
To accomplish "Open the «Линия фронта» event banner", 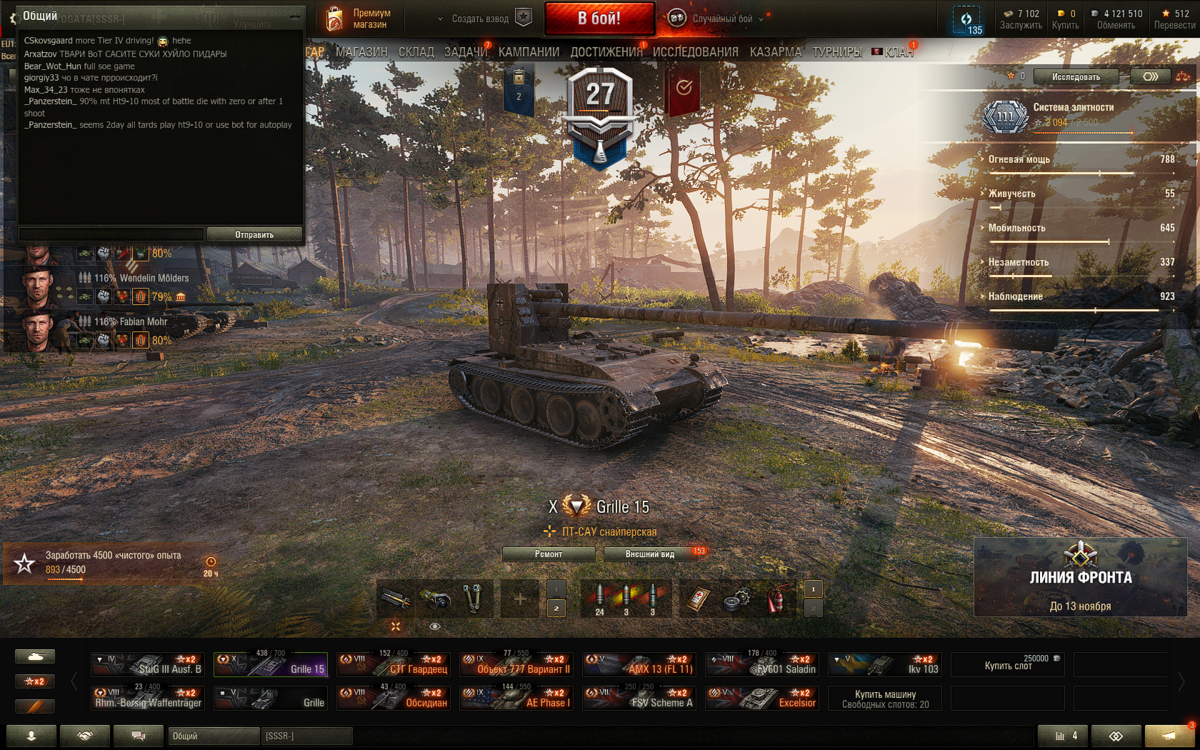I will pyautogui.click(x=1081, y=577).
